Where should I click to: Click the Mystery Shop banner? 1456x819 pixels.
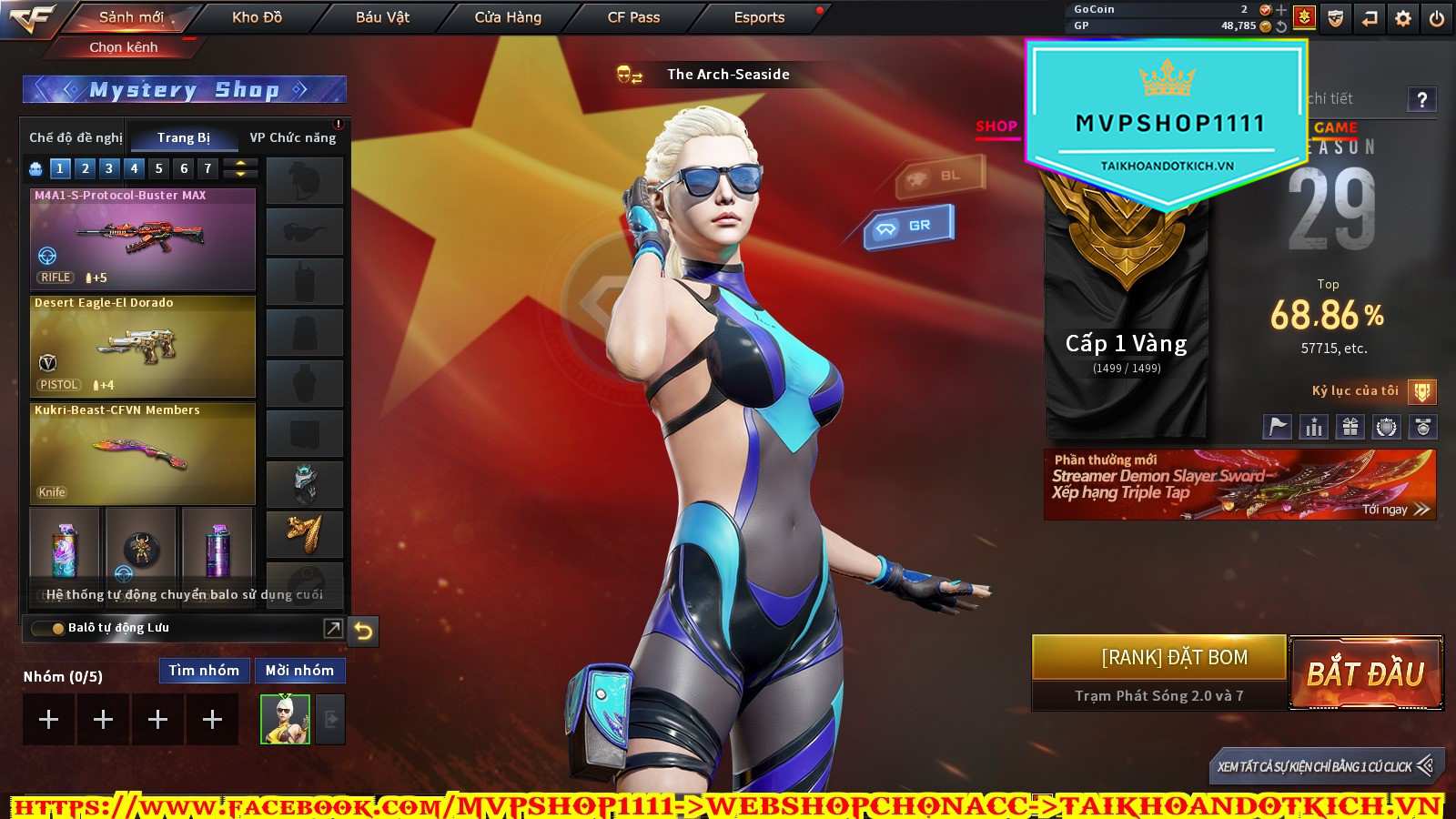pos(184,89)
